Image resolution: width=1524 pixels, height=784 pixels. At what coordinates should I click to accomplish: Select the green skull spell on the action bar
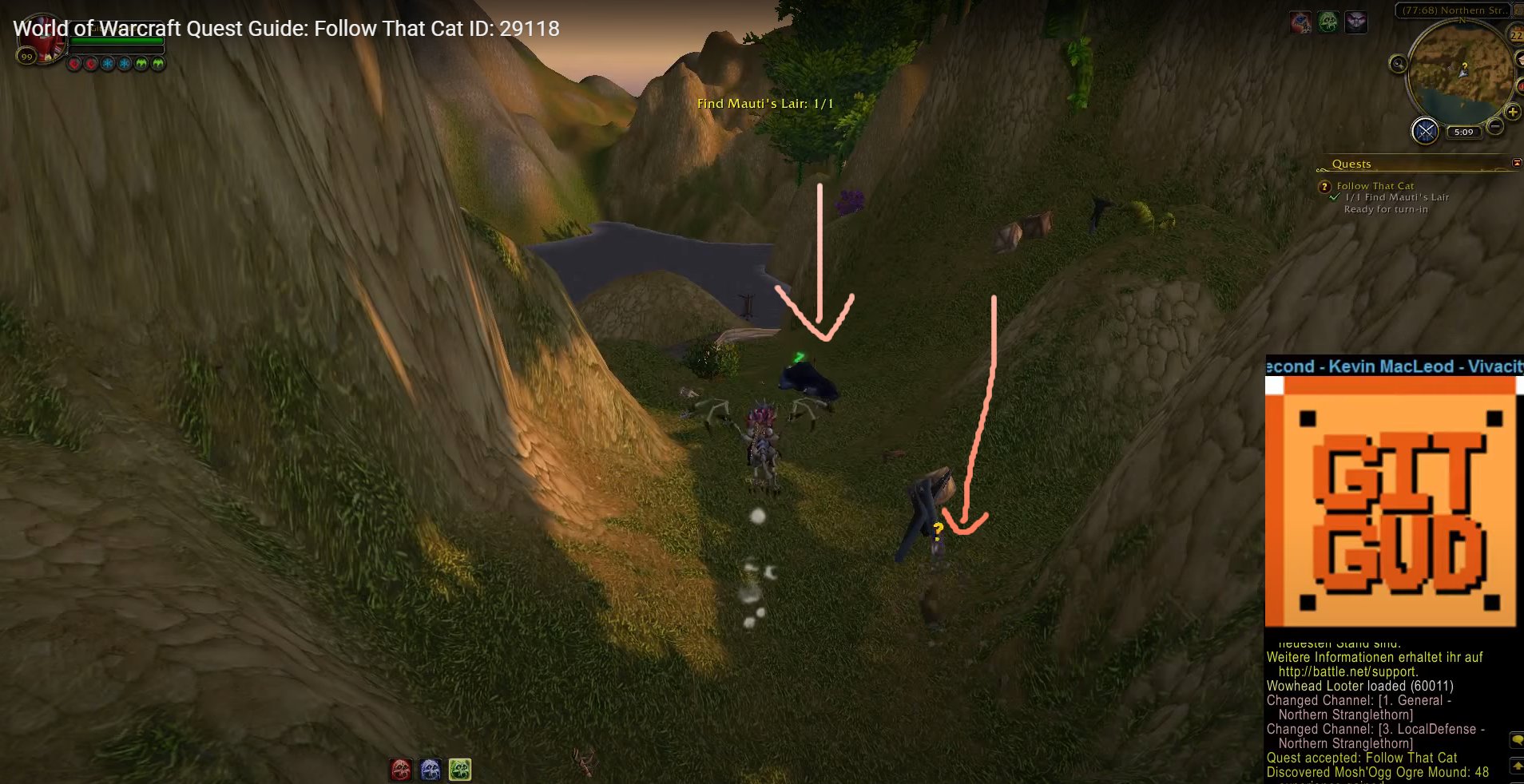pyautogui.click(x=461, y=769)
